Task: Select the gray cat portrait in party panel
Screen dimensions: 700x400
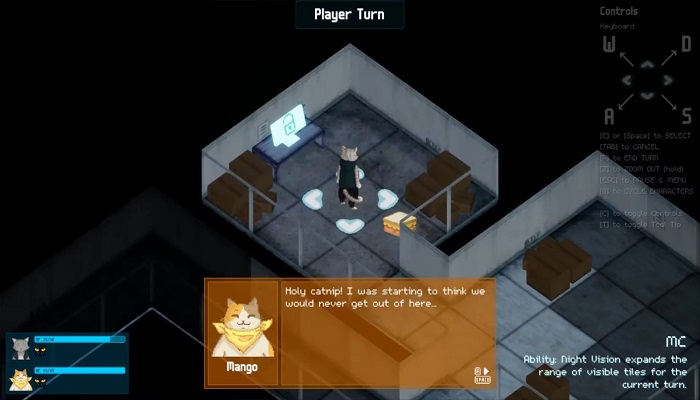Action: click(x=19, y=348)
